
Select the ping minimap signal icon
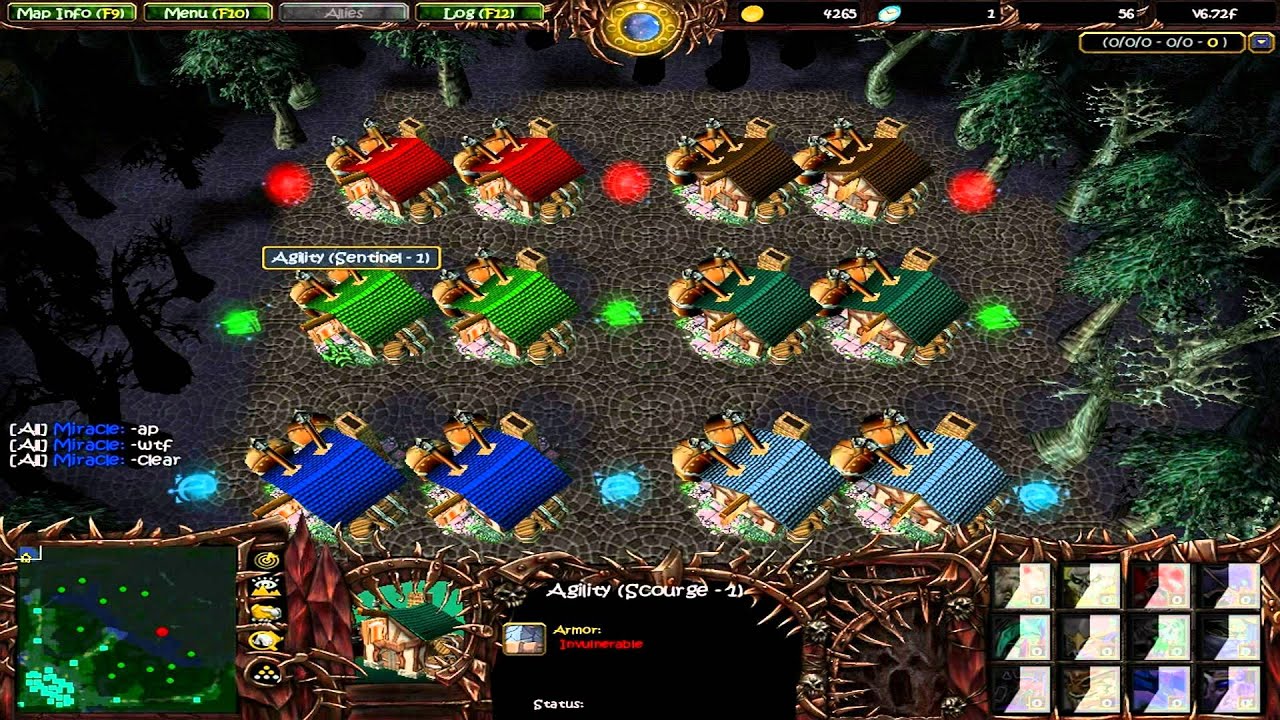click(265, 561)
